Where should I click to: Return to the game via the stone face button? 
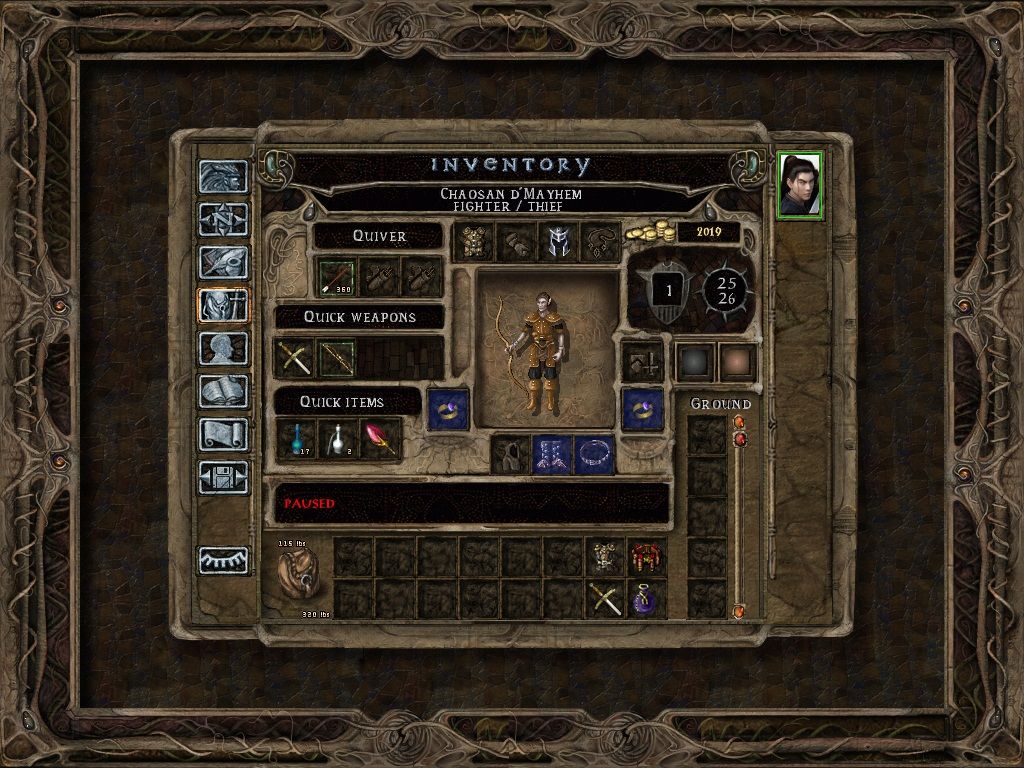223,176
